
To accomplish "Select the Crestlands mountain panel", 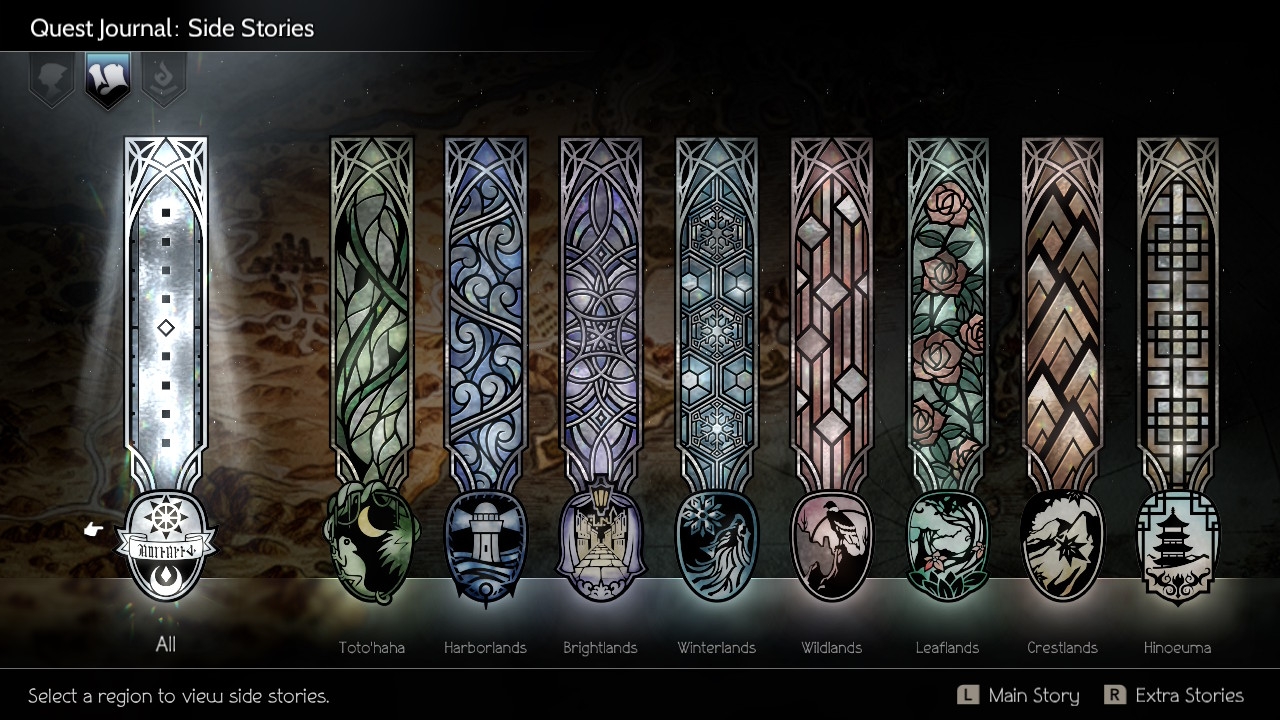I will click(x=1063, y=330).
